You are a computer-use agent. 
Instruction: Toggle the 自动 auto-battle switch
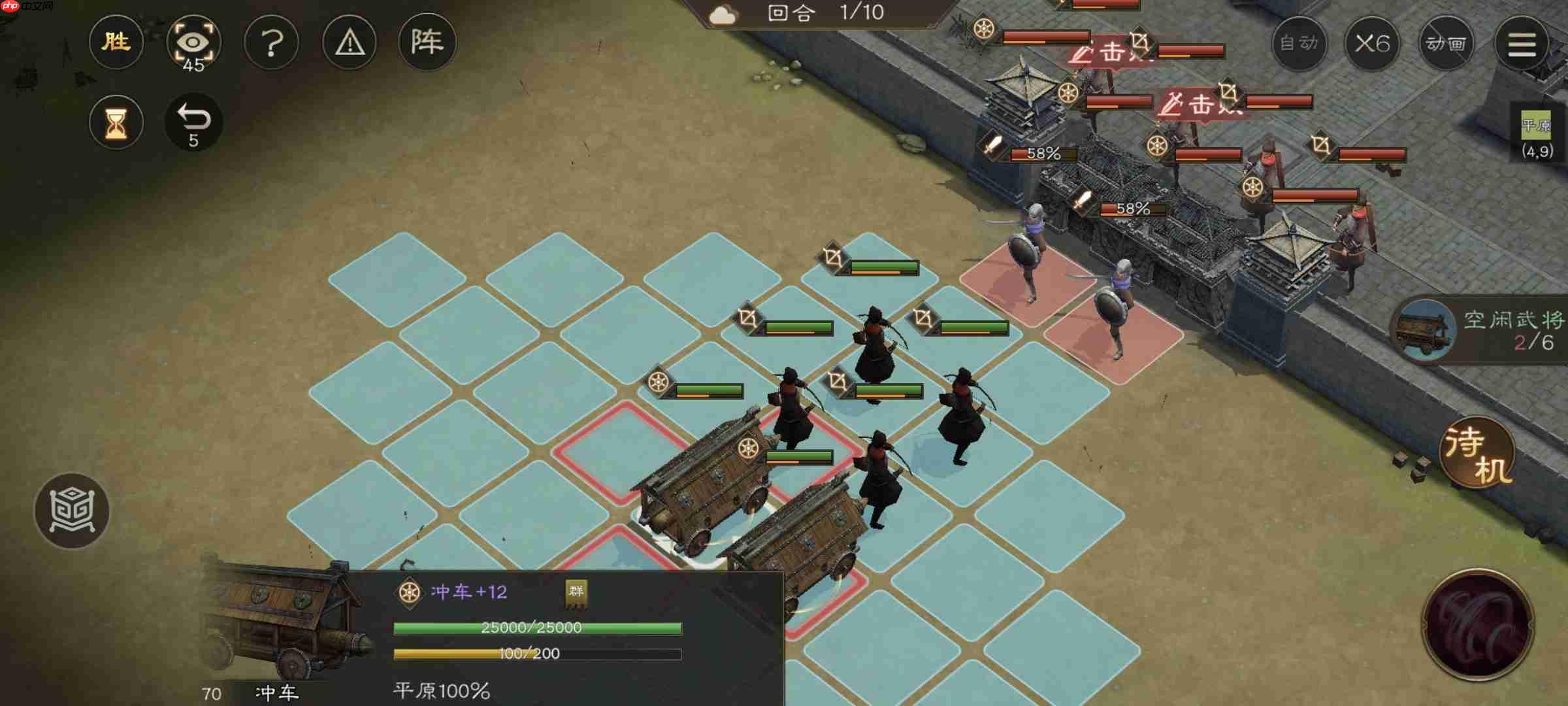(1299, 41)
